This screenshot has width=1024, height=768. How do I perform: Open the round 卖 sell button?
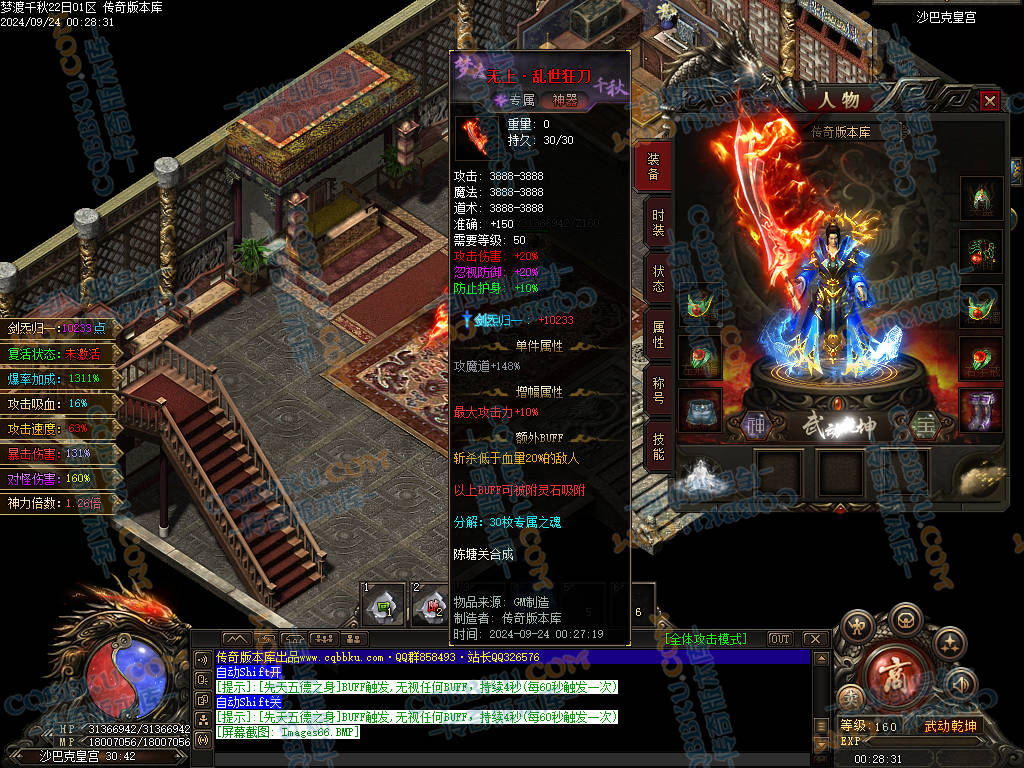click(851, 699)
